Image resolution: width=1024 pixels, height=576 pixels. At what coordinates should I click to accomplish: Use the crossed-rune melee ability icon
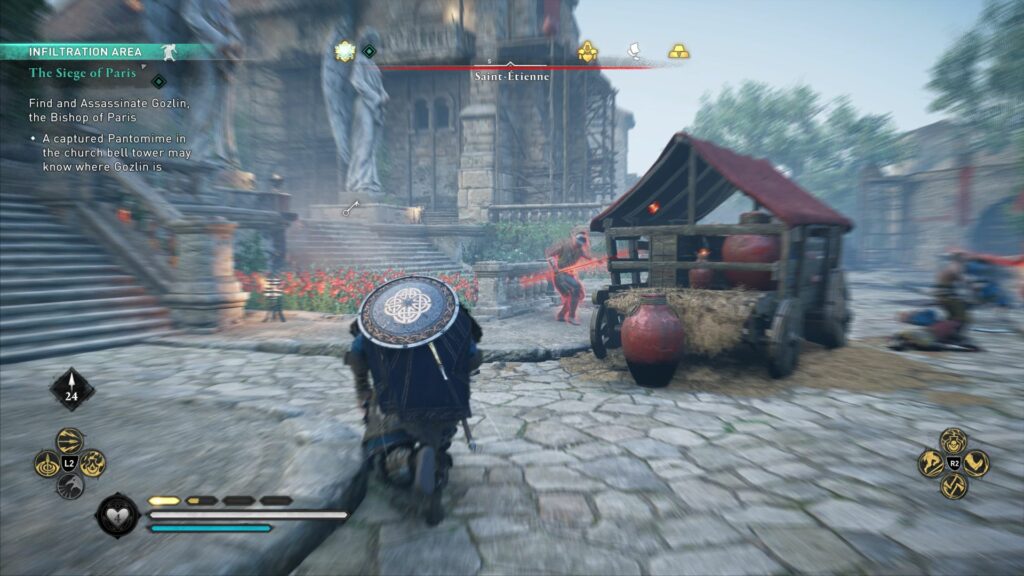tap(954, 486)
